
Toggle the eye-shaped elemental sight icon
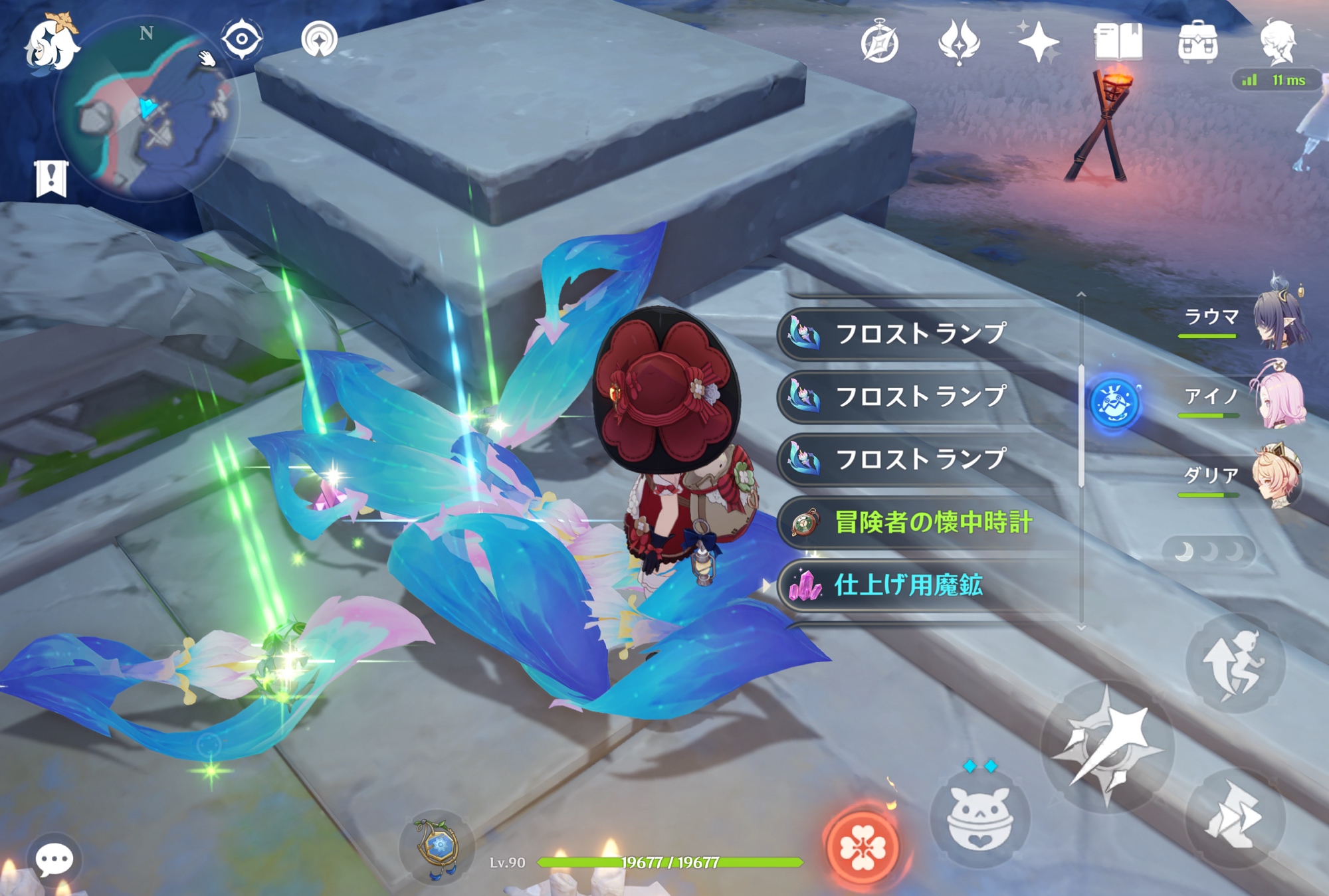[241, 39]
